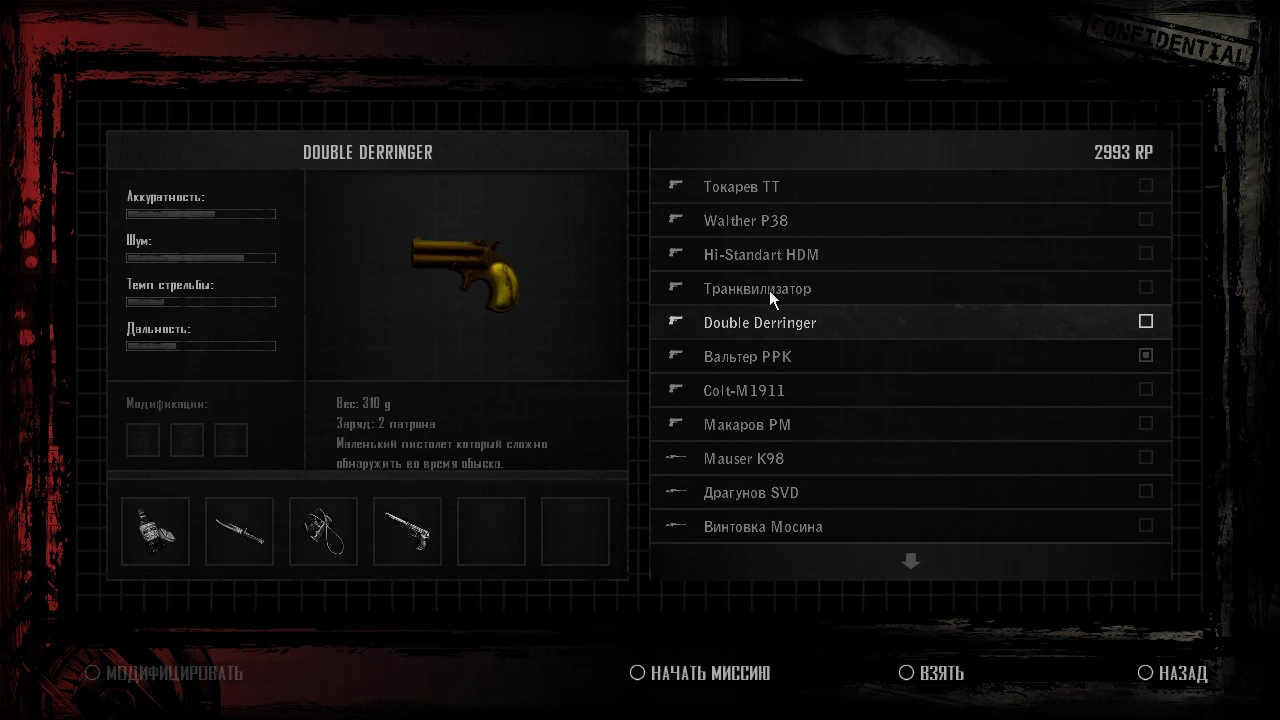Toggle the Транквилизатор checkbox
This screenshot has width=1280, height=720.
(x=1146, y=287)
